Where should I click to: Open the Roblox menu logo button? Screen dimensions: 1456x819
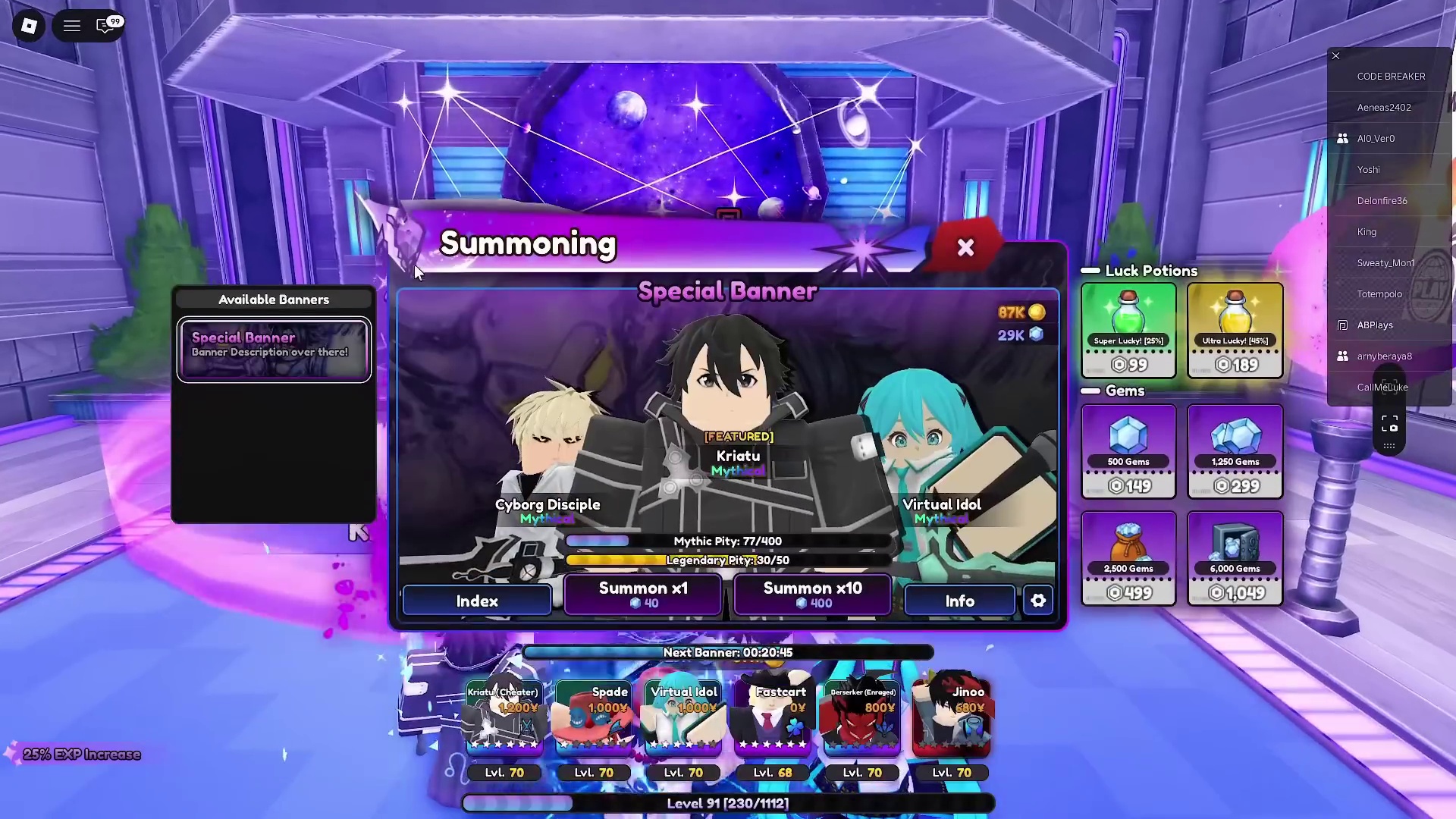[x=29, y=26]
